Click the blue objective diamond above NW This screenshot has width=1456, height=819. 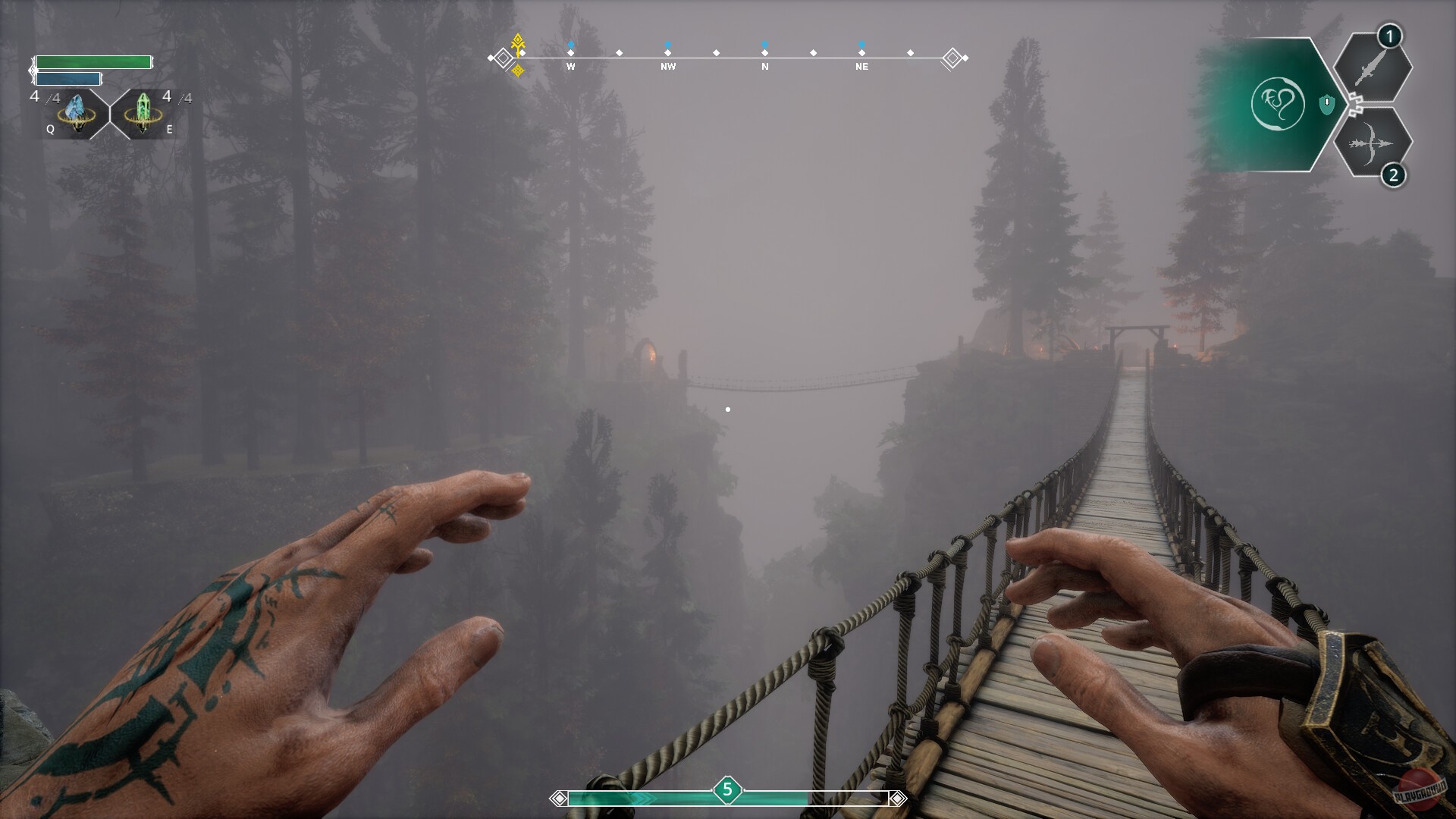[667, 45]
